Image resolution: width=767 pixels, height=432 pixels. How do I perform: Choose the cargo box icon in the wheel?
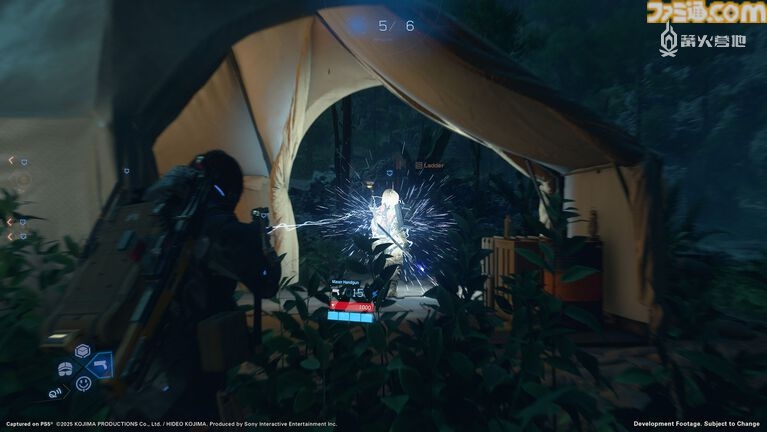tap(82, 351)
